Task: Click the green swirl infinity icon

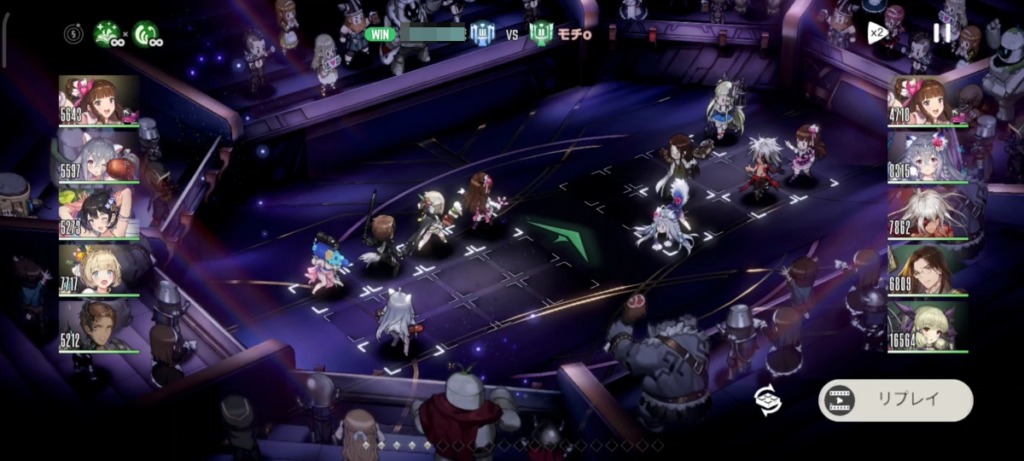Action: (x=146, y=34)
